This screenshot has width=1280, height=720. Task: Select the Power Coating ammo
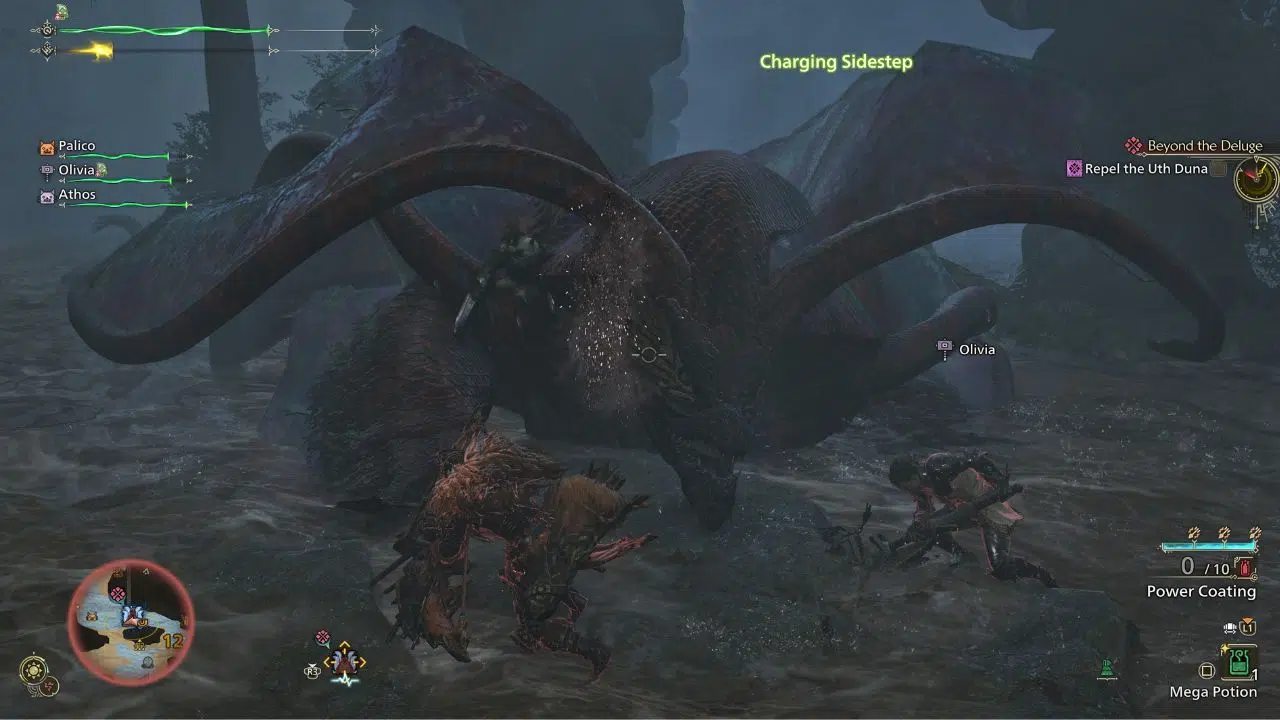click(1200, 591)
